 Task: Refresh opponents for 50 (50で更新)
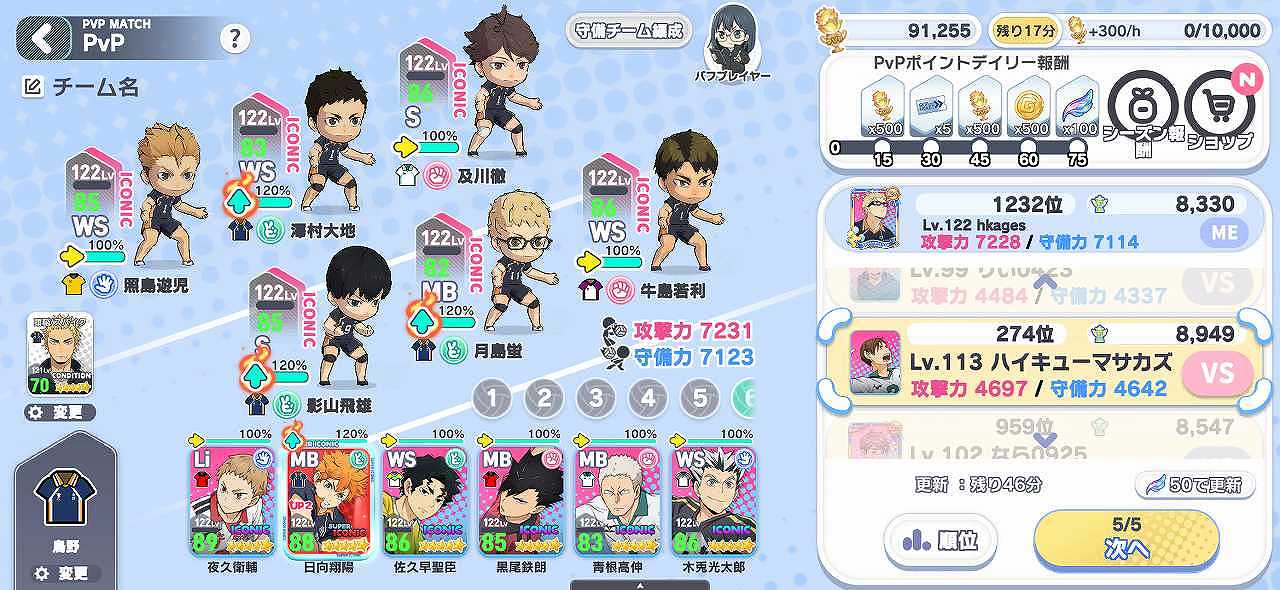pyautogui.click(x=1195, y=485)
